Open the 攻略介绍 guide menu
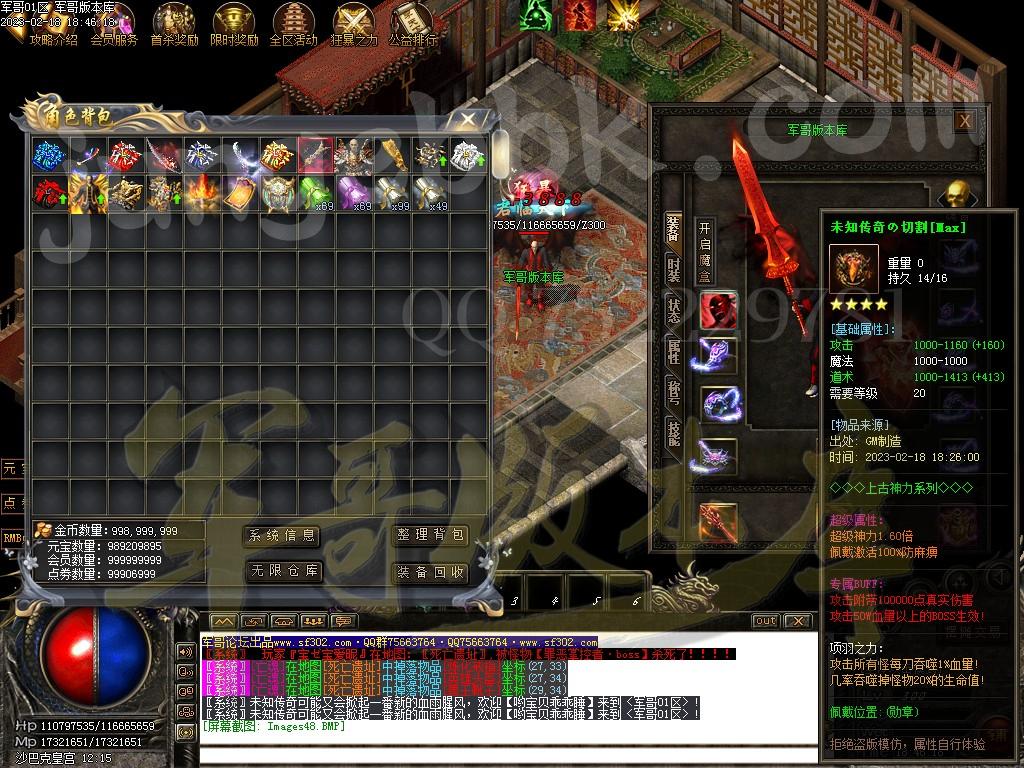This screenshot has height=768, width=1024. click(x=53, y=24)
